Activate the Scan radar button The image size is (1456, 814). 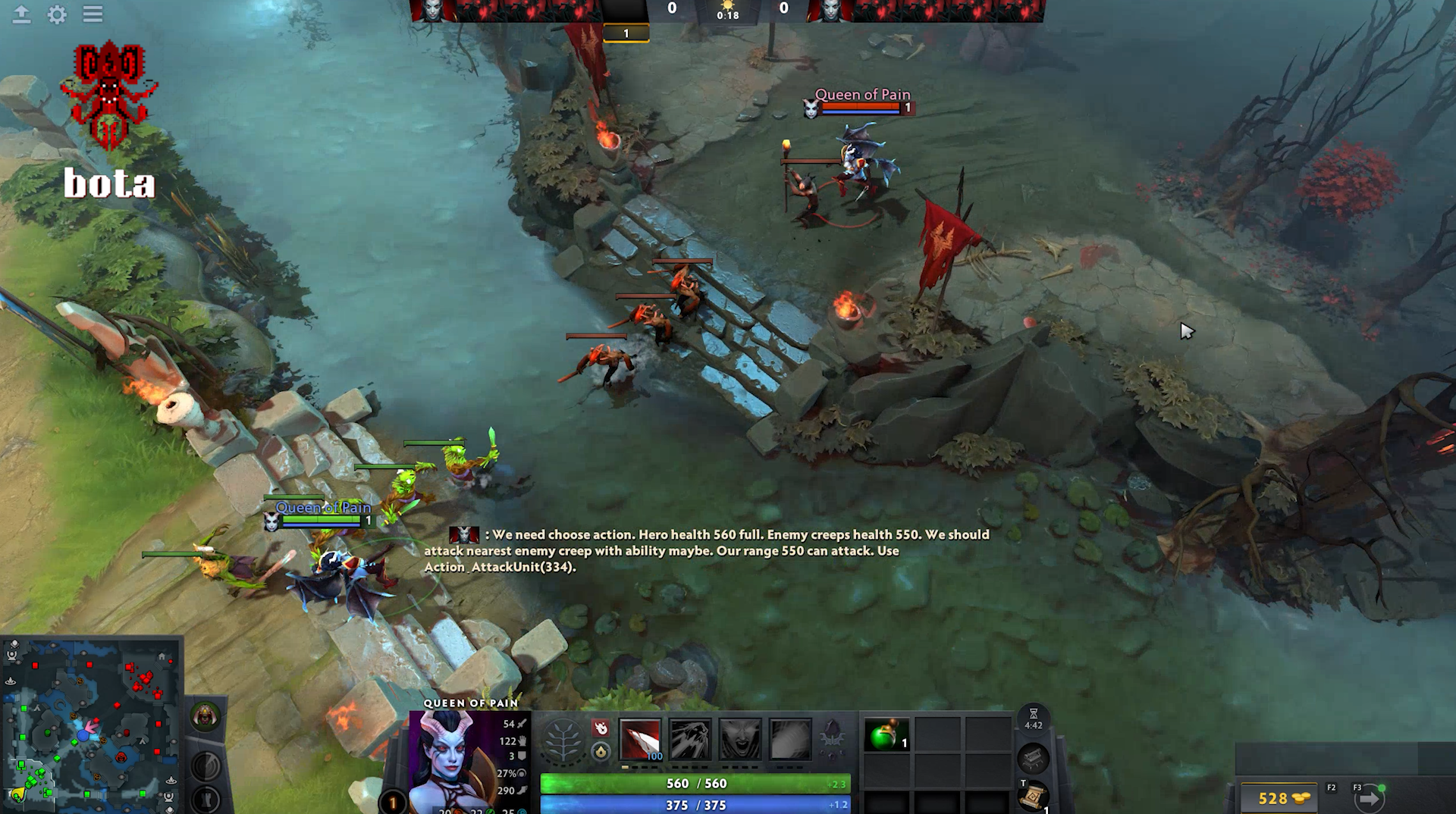205,765
